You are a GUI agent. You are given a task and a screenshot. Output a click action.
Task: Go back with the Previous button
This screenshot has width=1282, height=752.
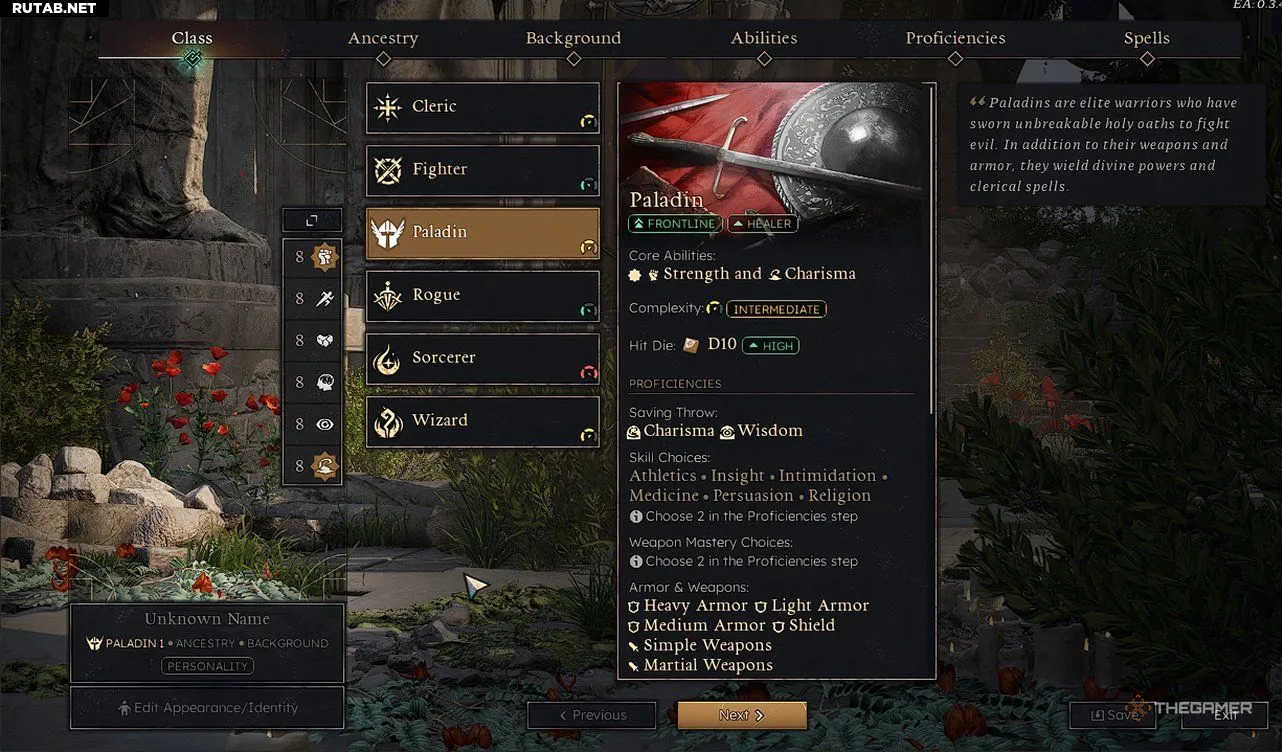(x=592, y=715)
